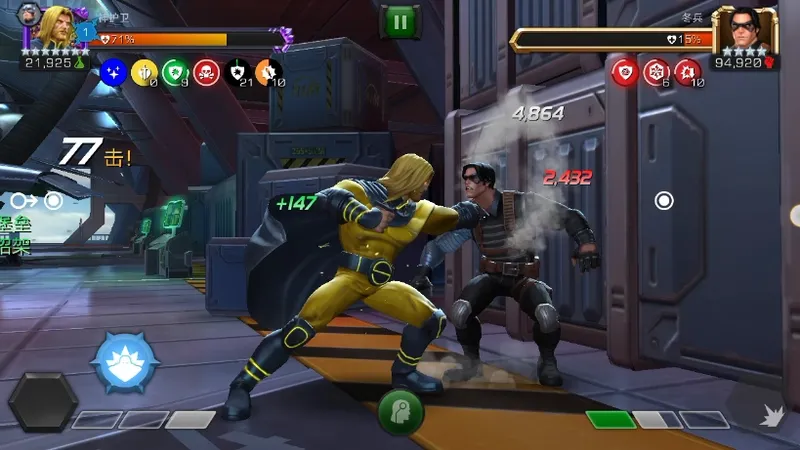Viewport: 800px width, 450px height.
Task: Inspect the black shield buff icon
Action: click(237, 71)
